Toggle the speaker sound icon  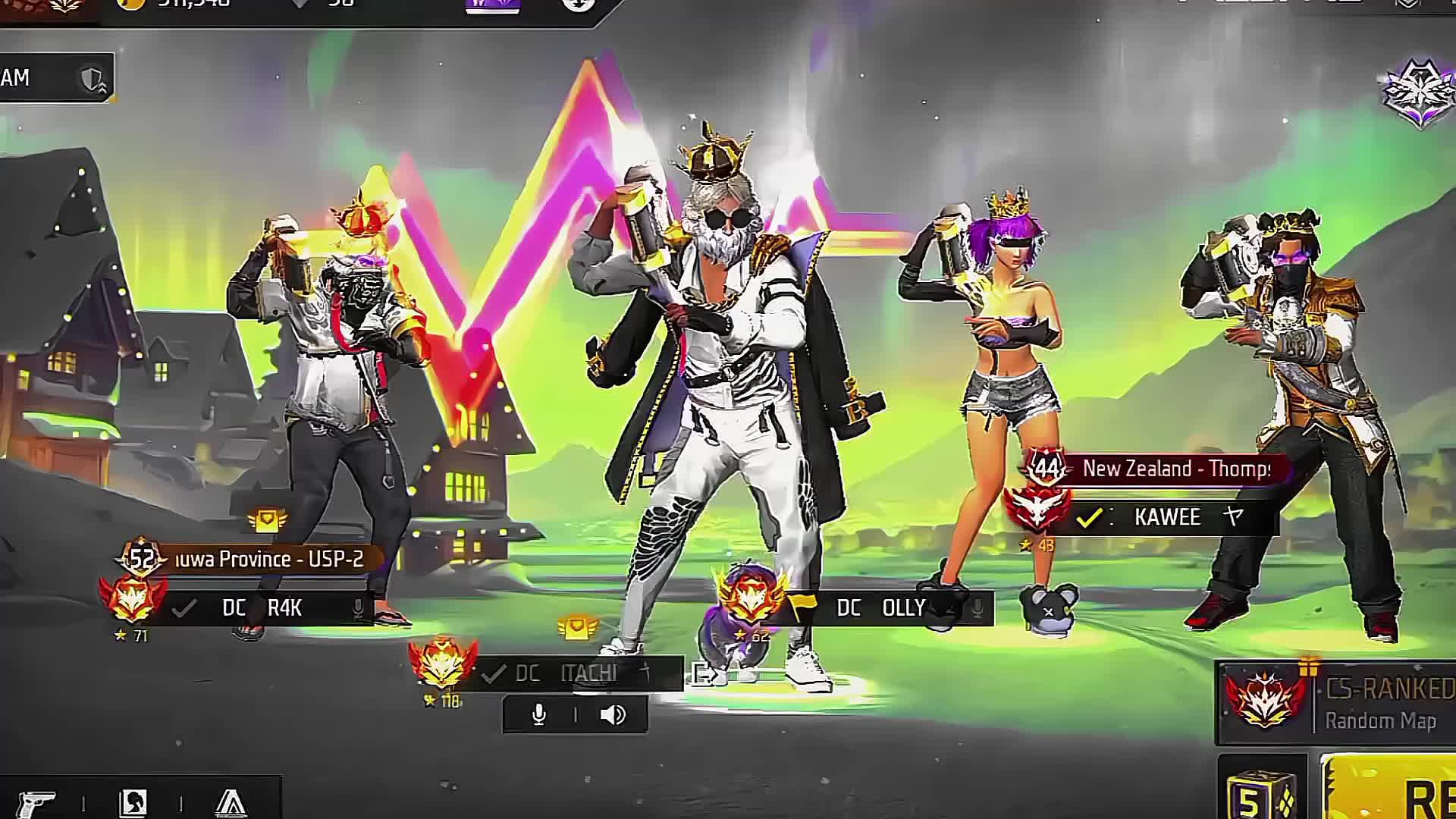coord(613,715)
